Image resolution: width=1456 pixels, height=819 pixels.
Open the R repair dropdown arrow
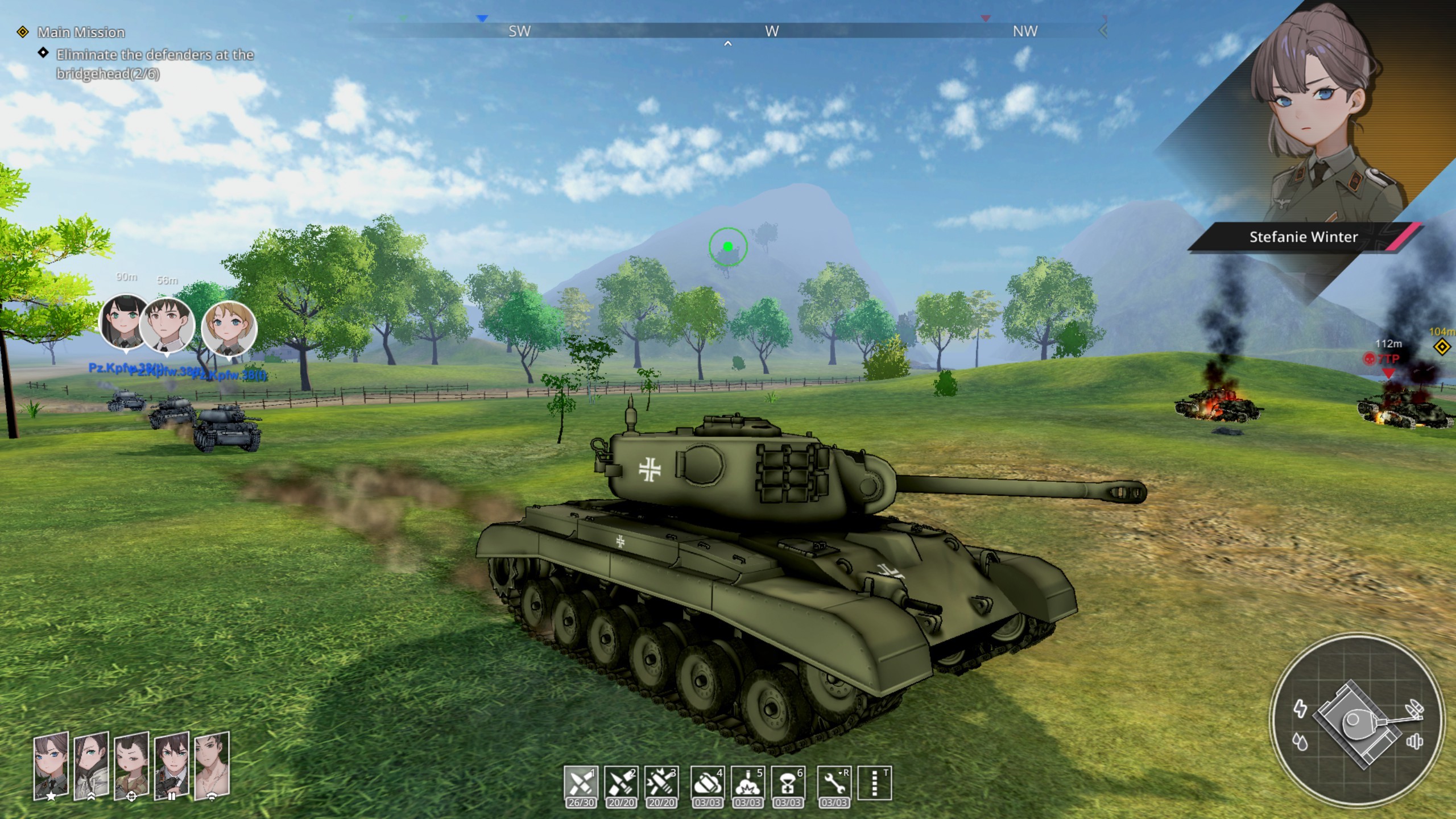click(839, 772)
